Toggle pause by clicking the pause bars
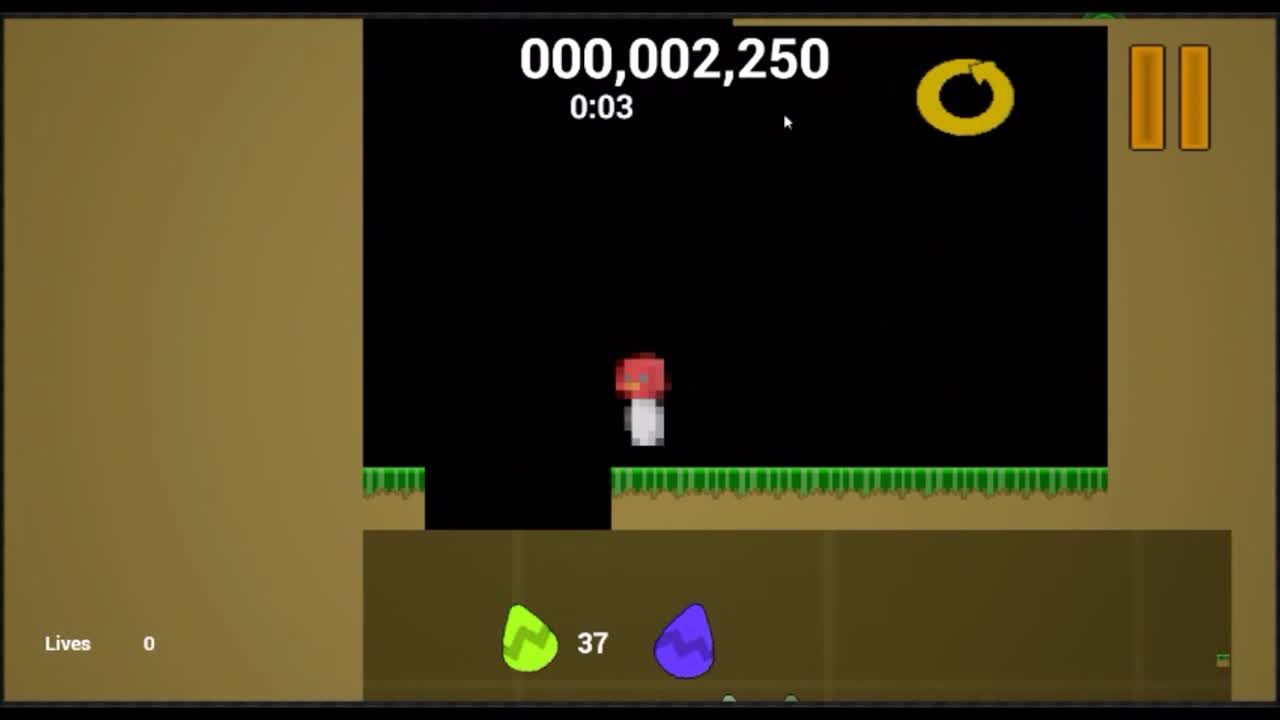Image resolution: width=1280 pixels, height=720 pixels. (1170, 97)
